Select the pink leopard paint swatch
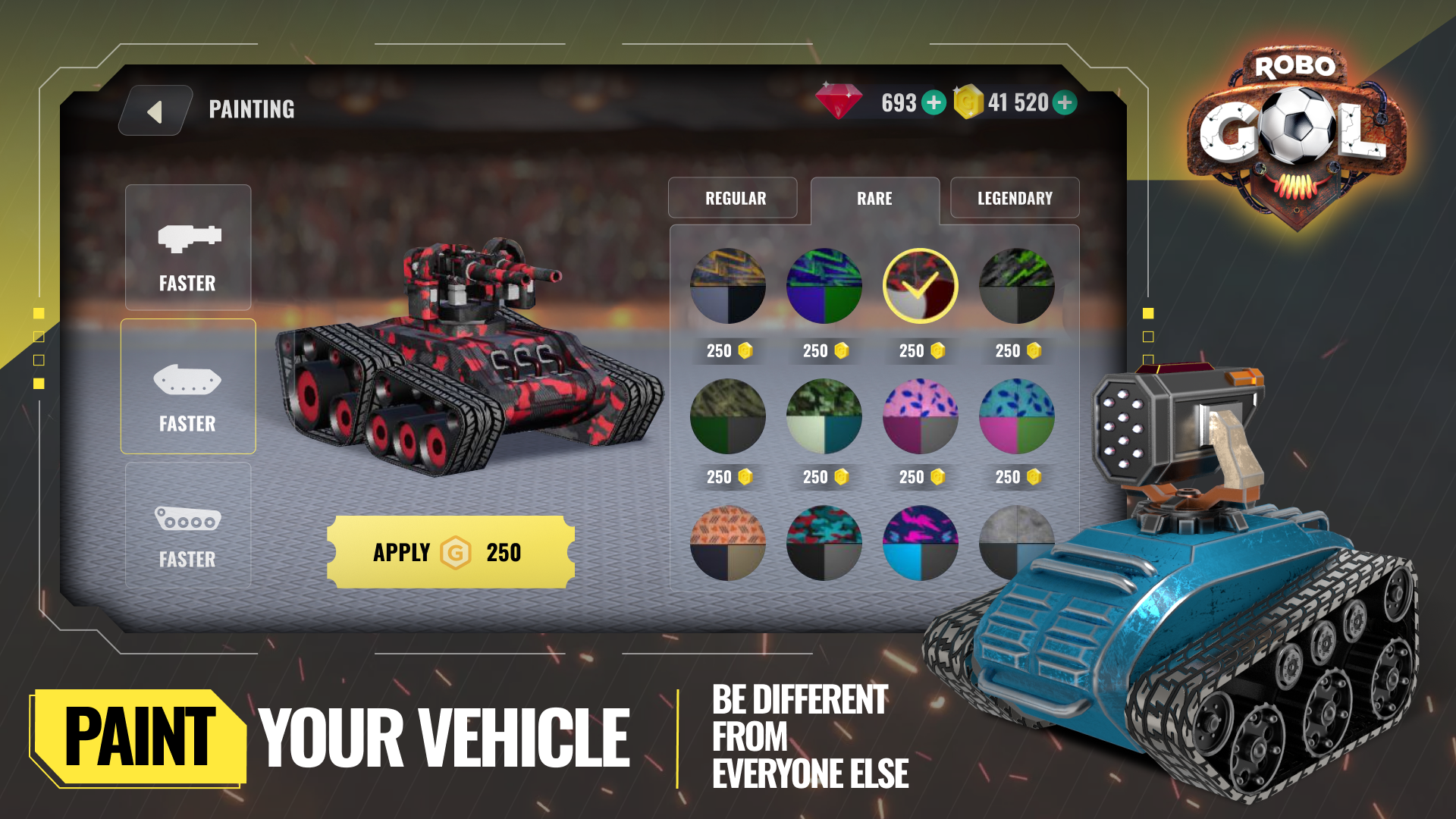Image resolution: width=1456 pixels, height=819 pixels. point(919,415)
